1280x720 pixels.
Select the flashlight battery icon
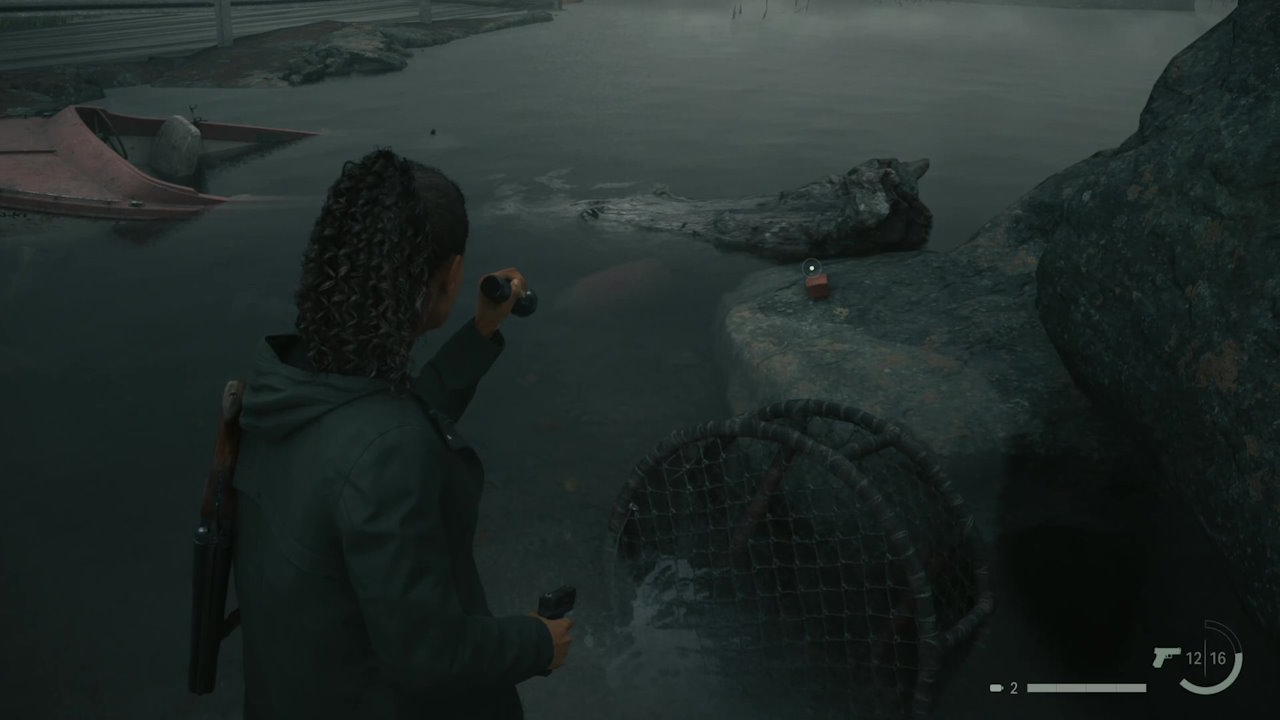click(997, 688)
